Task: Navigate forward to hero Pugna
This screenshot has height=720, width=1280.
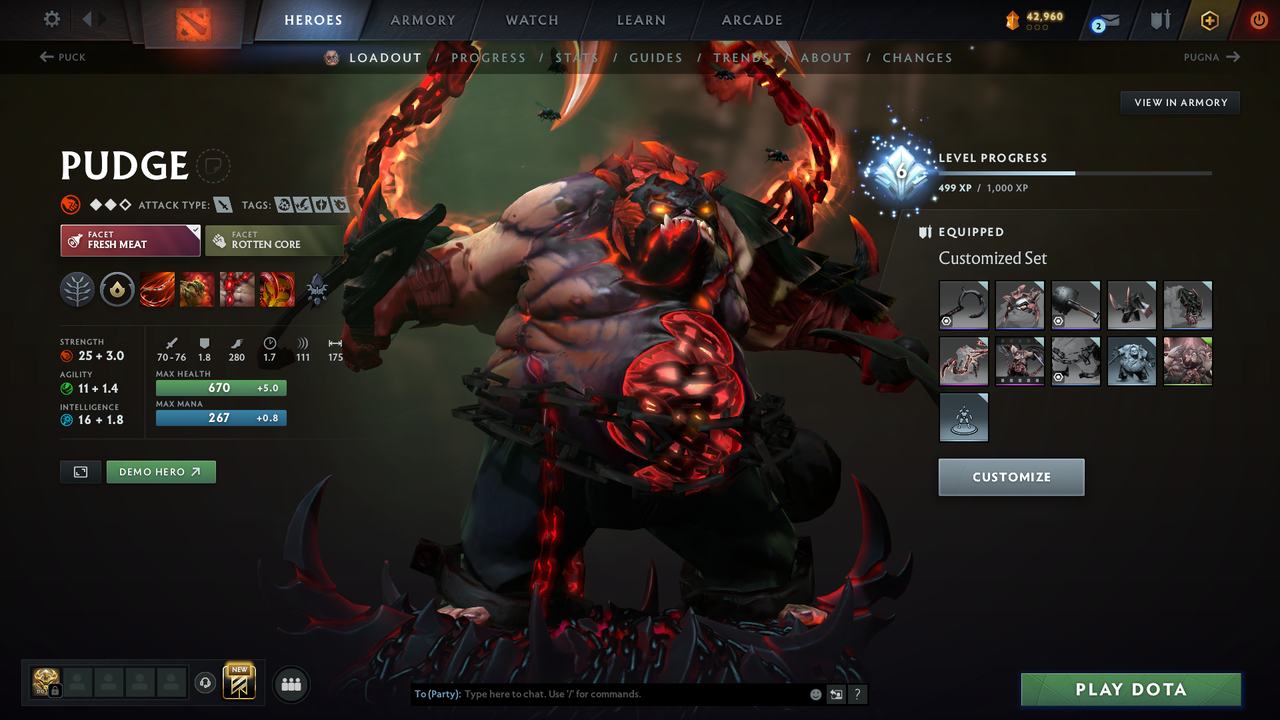Action: pos(1213,57)
